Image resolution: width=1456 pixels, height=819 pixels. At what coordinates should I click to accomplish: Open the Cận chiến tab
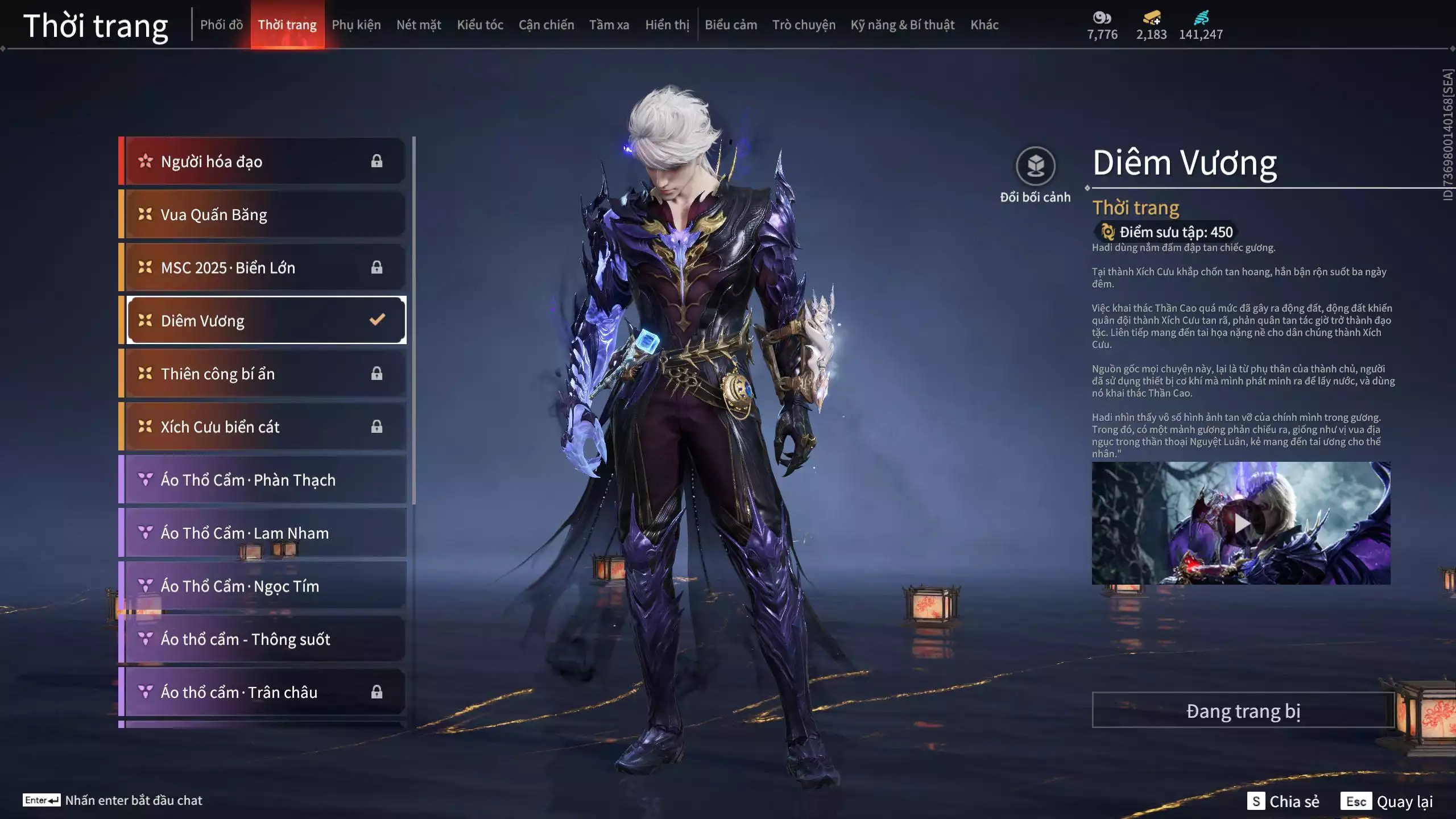tap(546, 25)
